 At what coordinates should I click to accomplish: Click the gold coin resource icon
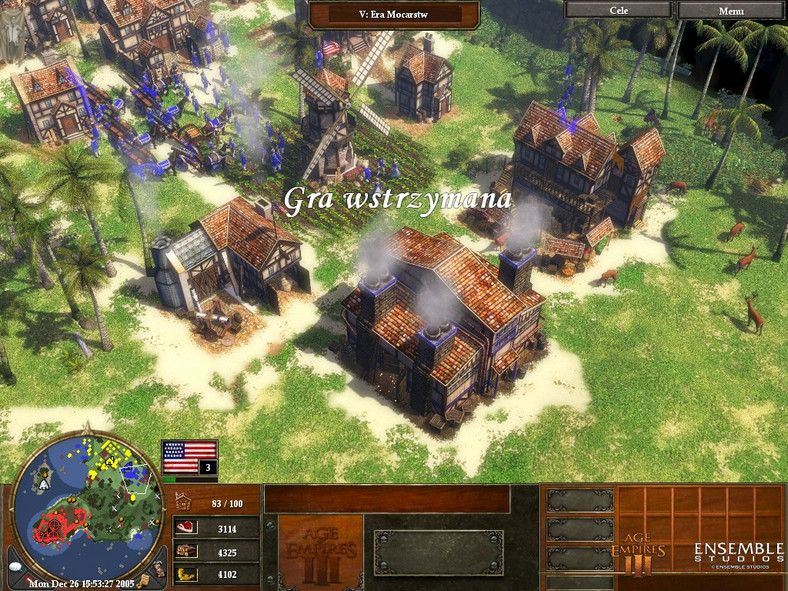[186, 574]
